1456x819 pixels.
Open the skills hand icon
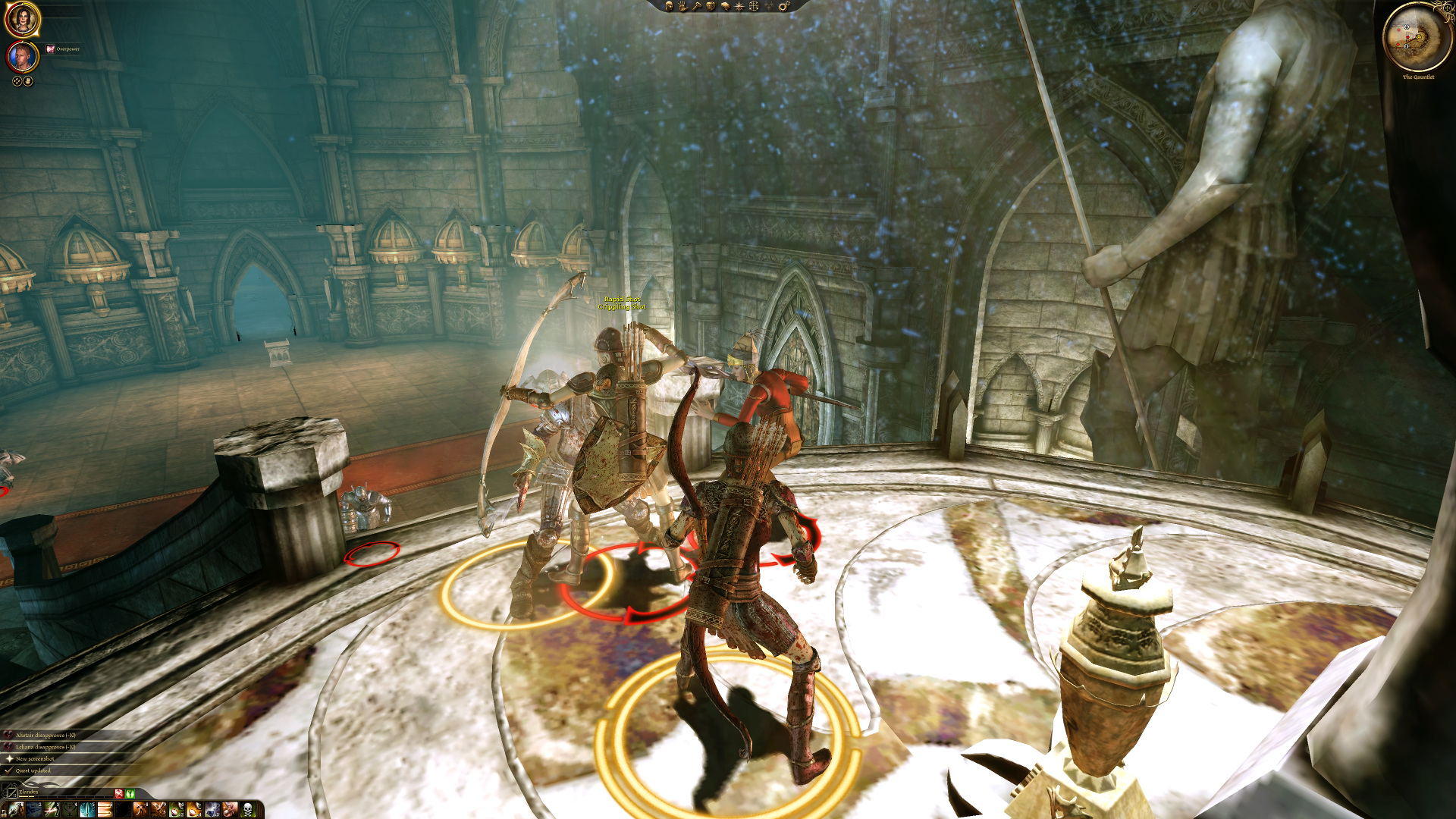(682, 6)
